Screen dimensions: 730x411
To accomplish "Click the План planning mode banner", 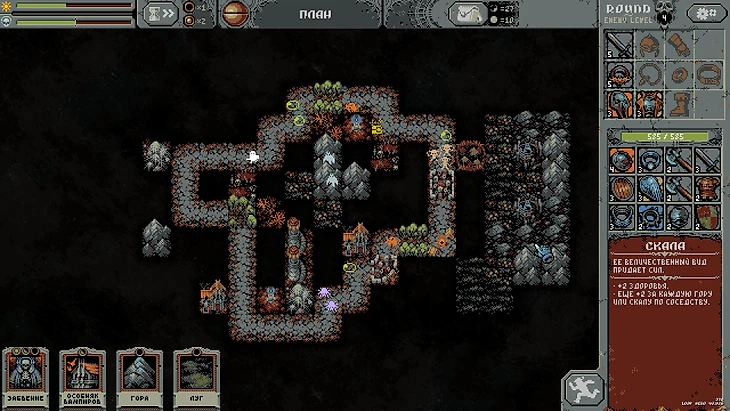I will coord(315,14).
